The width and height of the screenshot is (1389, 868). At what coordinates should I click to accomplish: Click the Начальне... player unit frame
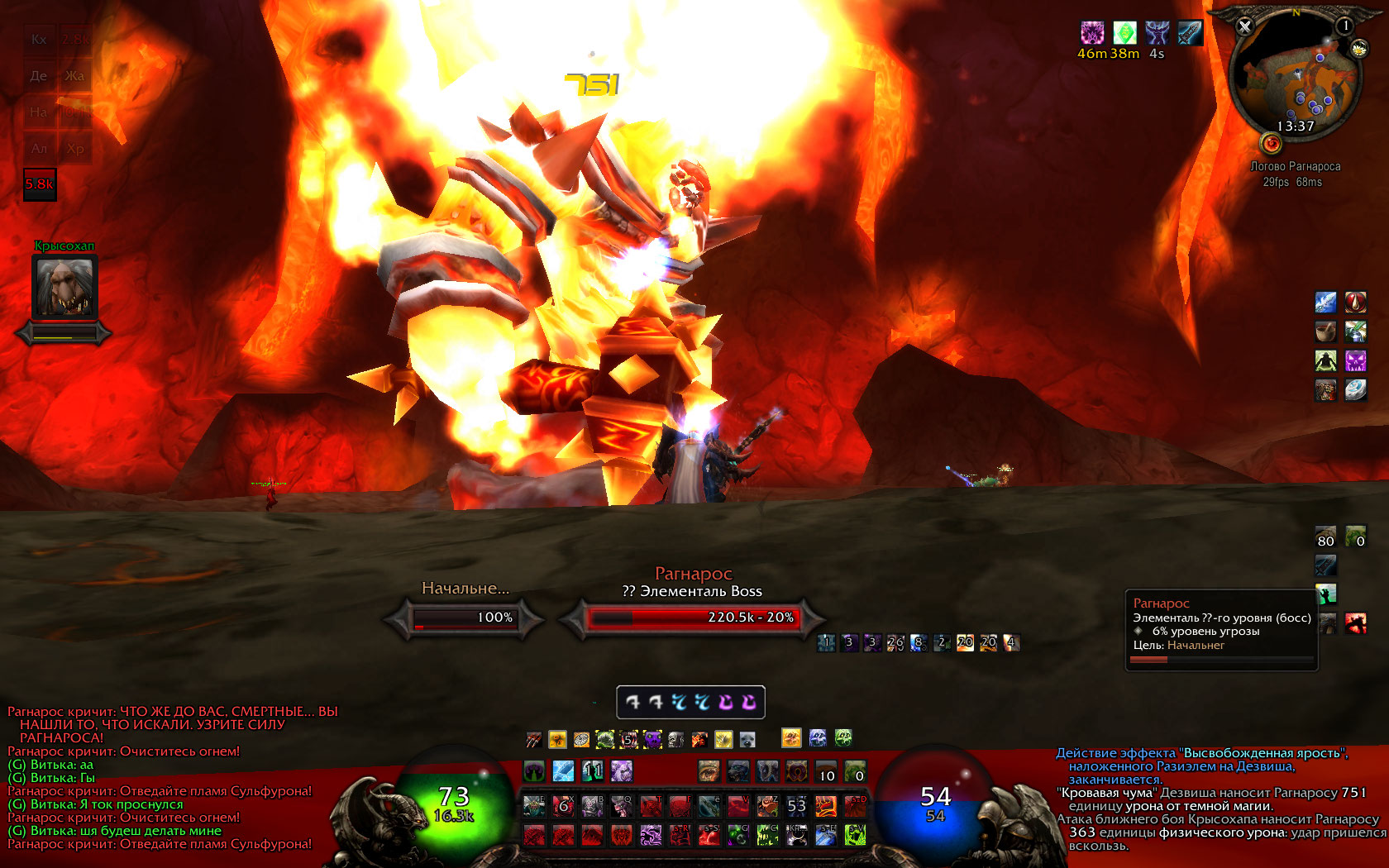click(464, 618)
